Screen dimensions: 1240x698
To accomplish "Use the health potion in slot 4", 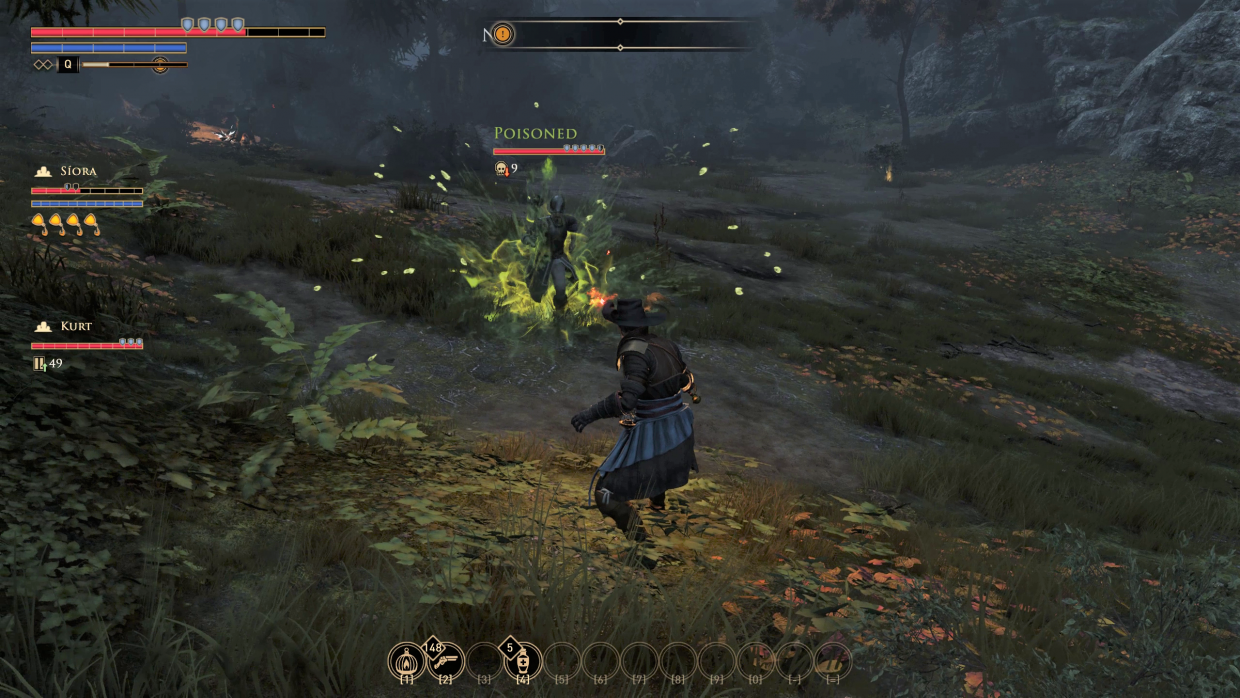I will pyautogui.click(x=522, y=660).
